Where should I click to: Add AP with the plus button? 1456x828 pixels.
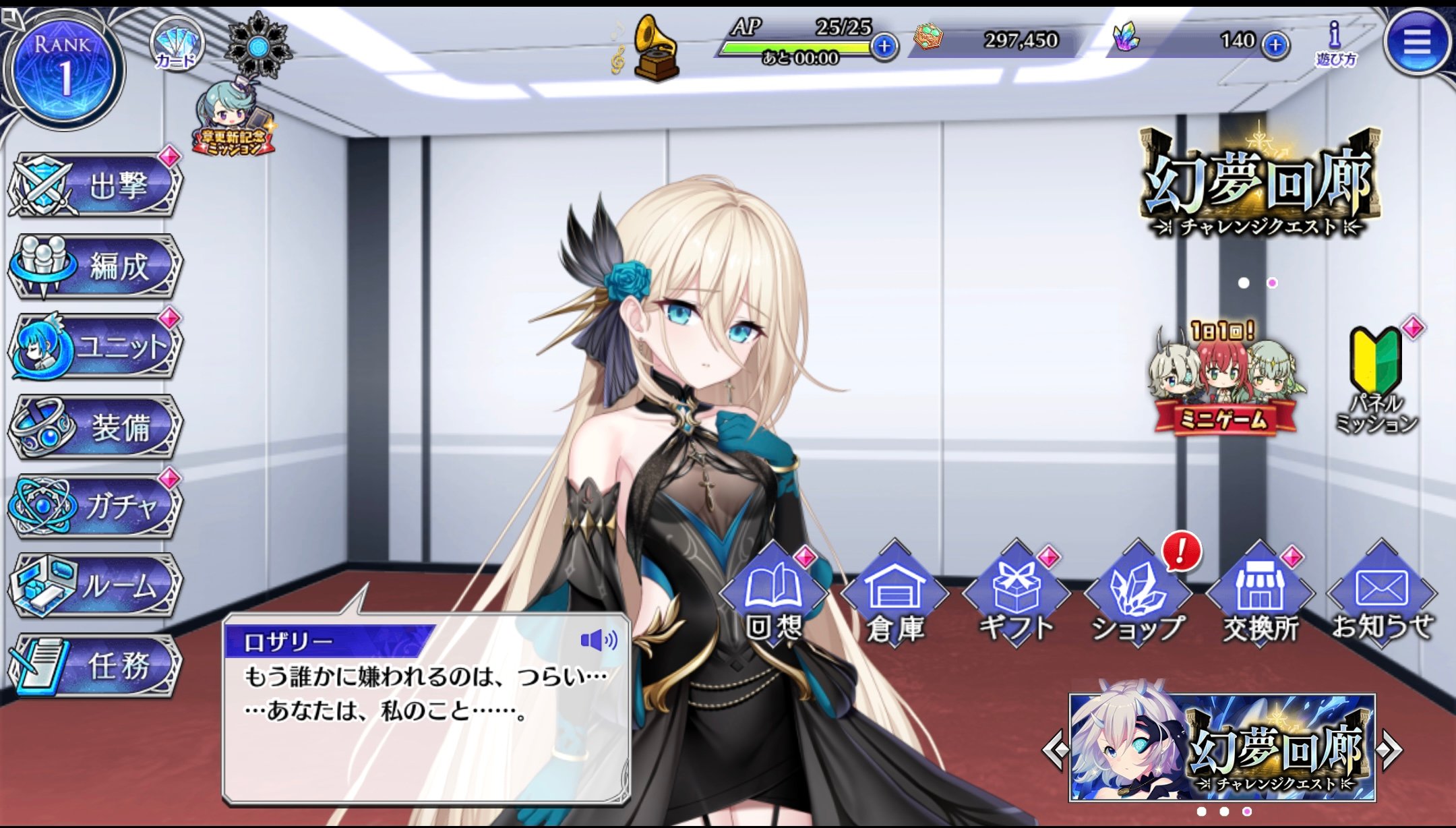tap(884, 46)
